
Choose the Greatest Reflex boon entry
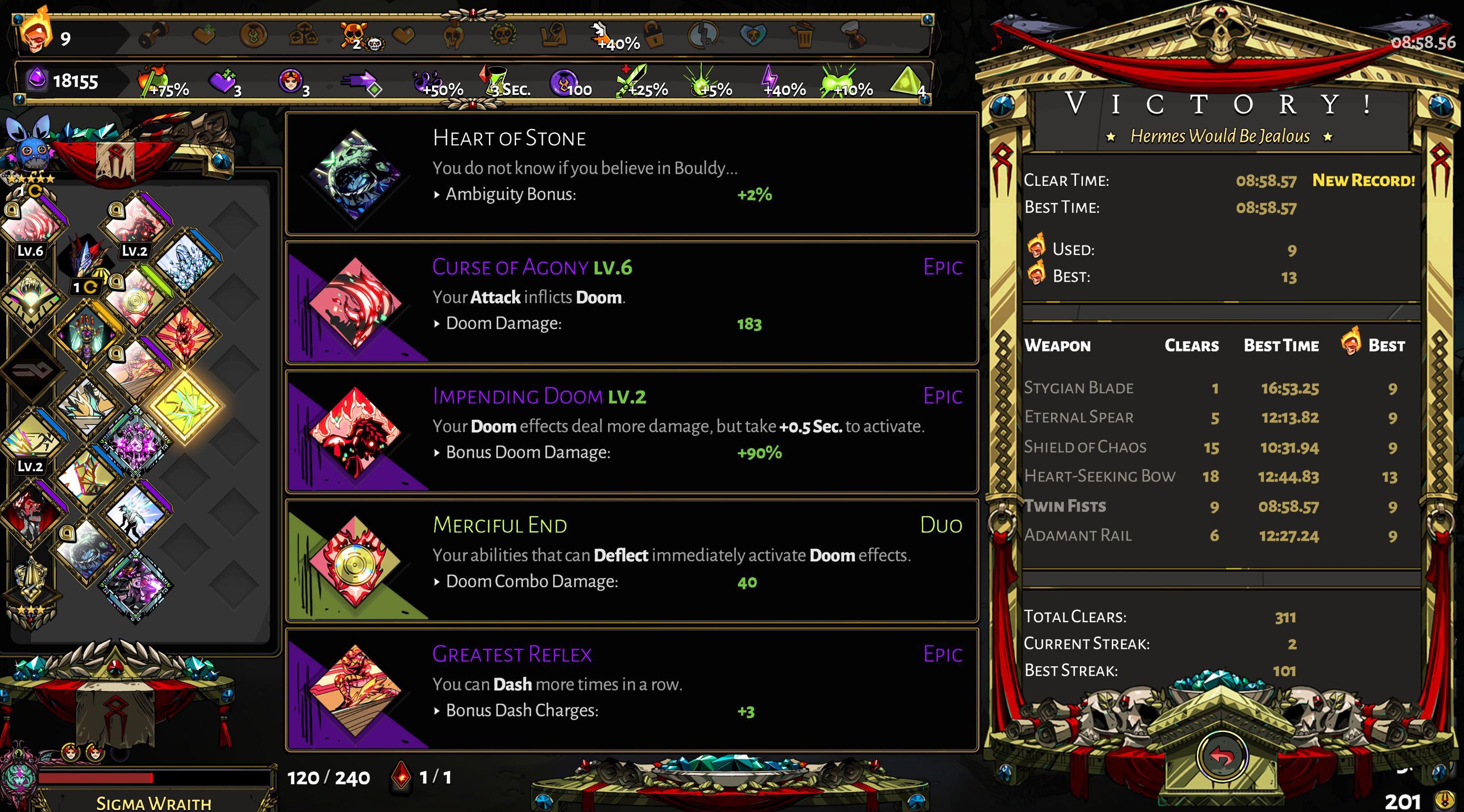pyautogui.click(x=631, y=689)
